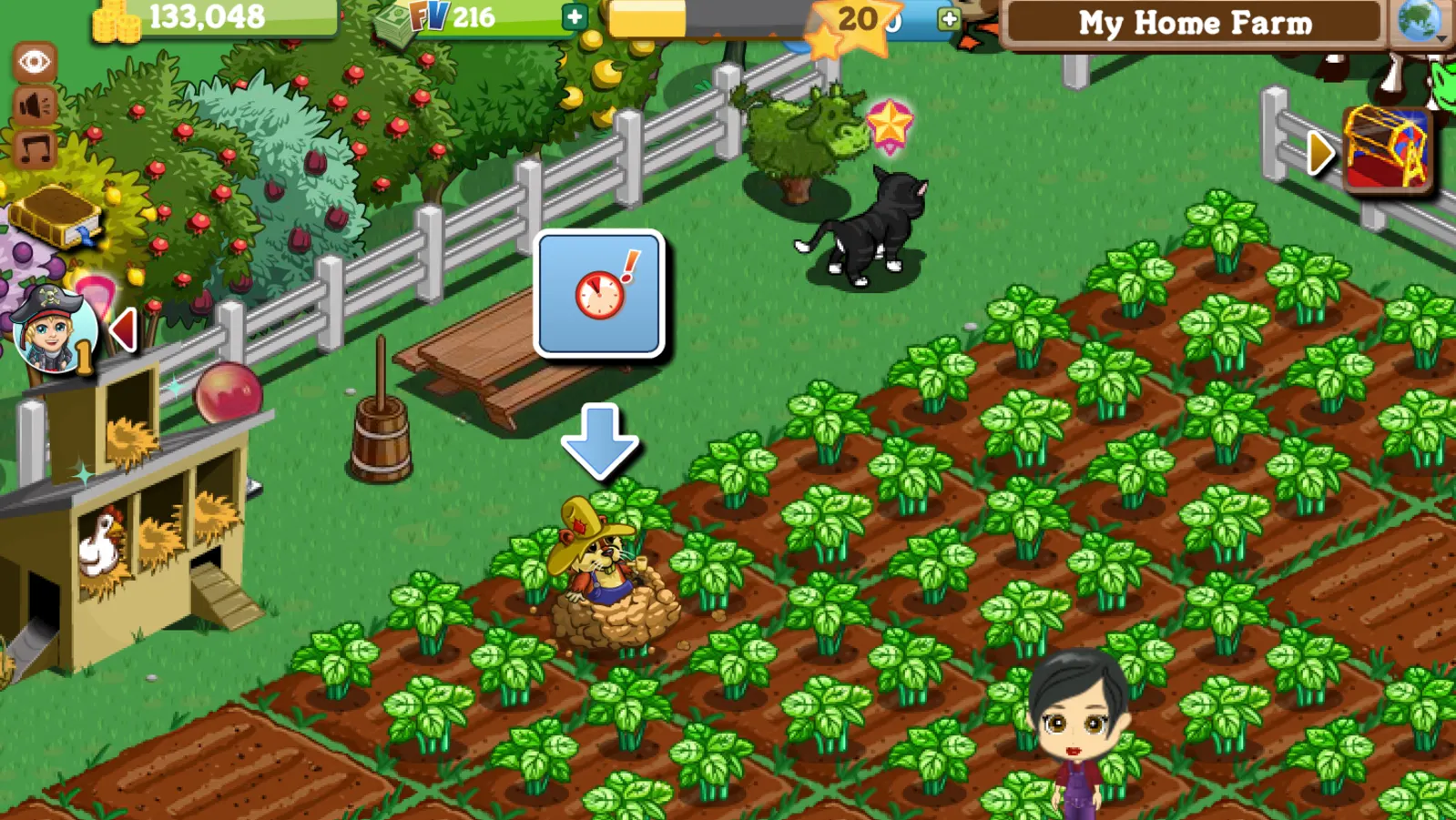Collapse the quest panel with red arrow
1456x820 pixels.
(123, 329)
